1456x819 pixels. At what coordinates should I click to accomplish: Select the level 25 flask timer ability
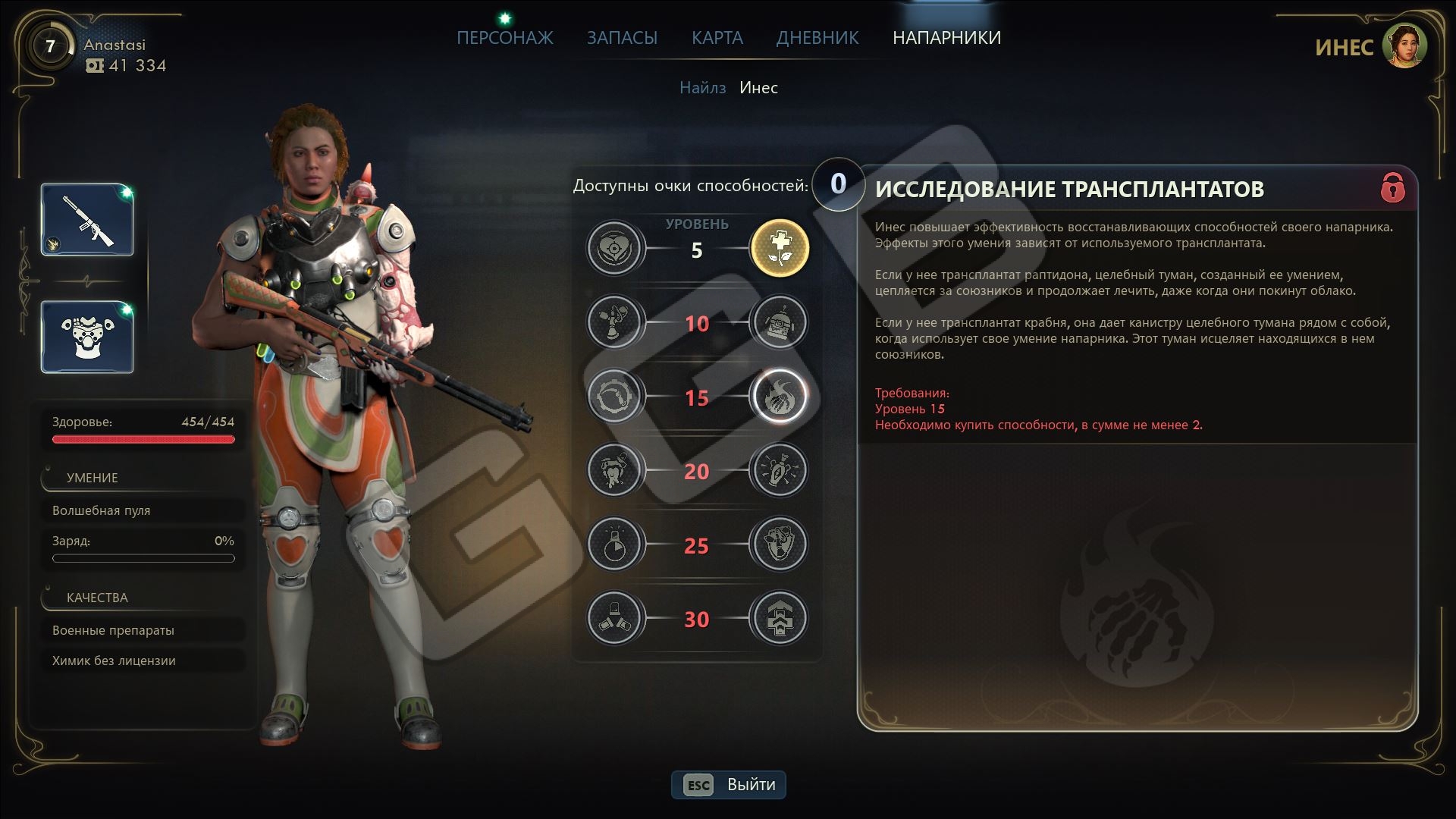tap(615, 544)
